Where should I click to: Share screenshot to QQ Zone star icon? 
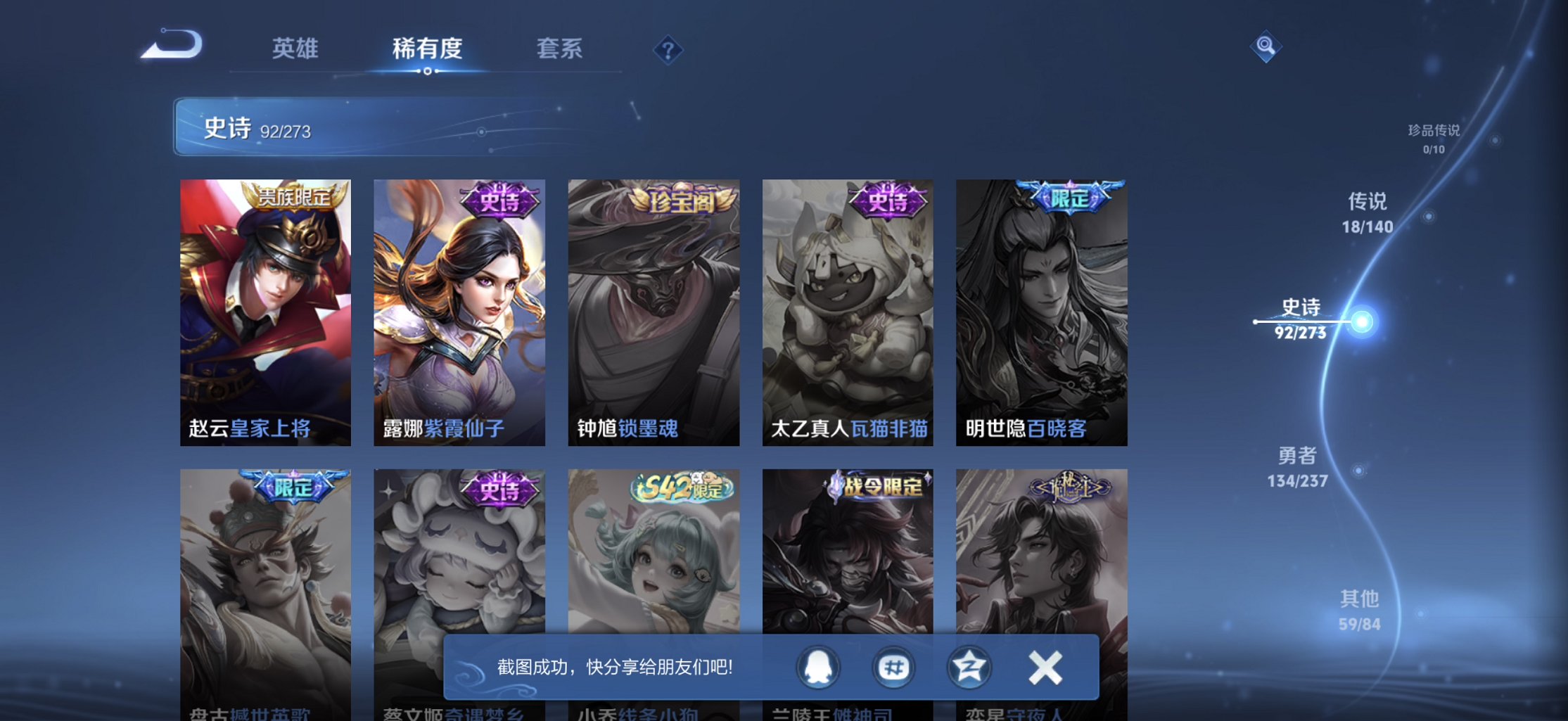pyautogui.click(x=968, y=667)
